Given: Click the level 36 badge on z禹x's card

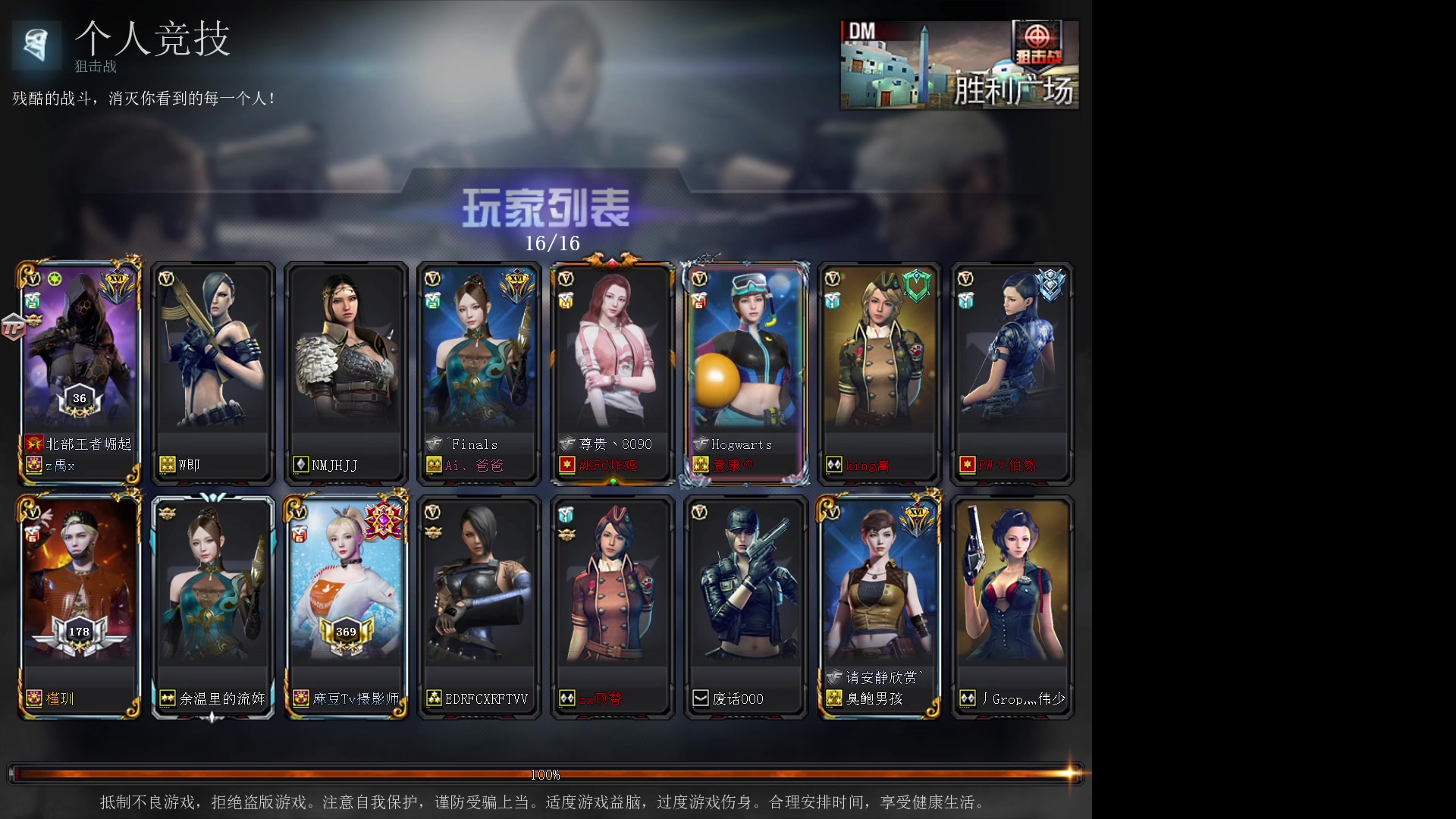Looking at the screenshot, I should coord(78,397).
